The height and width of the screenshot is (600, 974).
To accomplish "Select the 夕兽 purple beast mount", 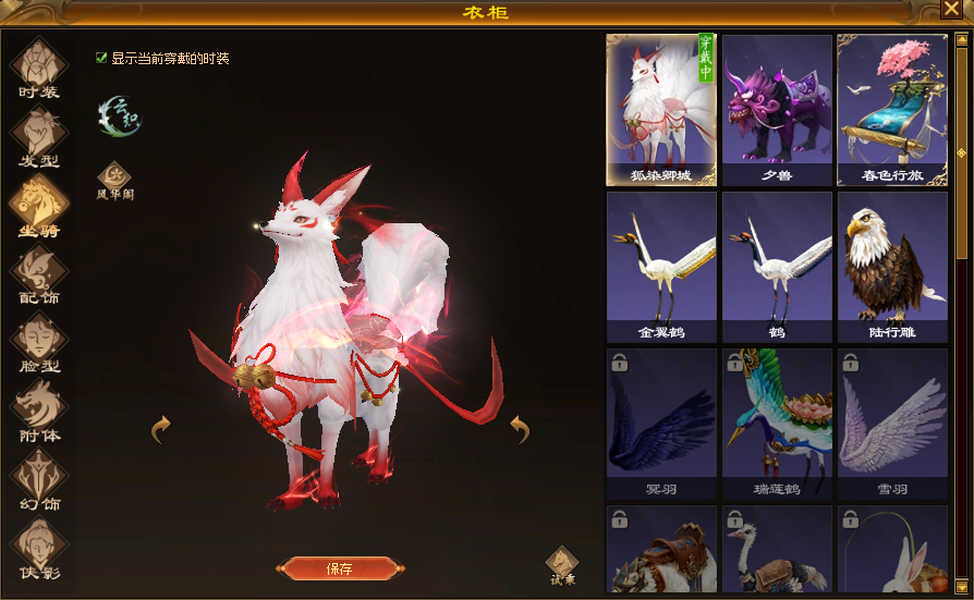I will 777,110.
